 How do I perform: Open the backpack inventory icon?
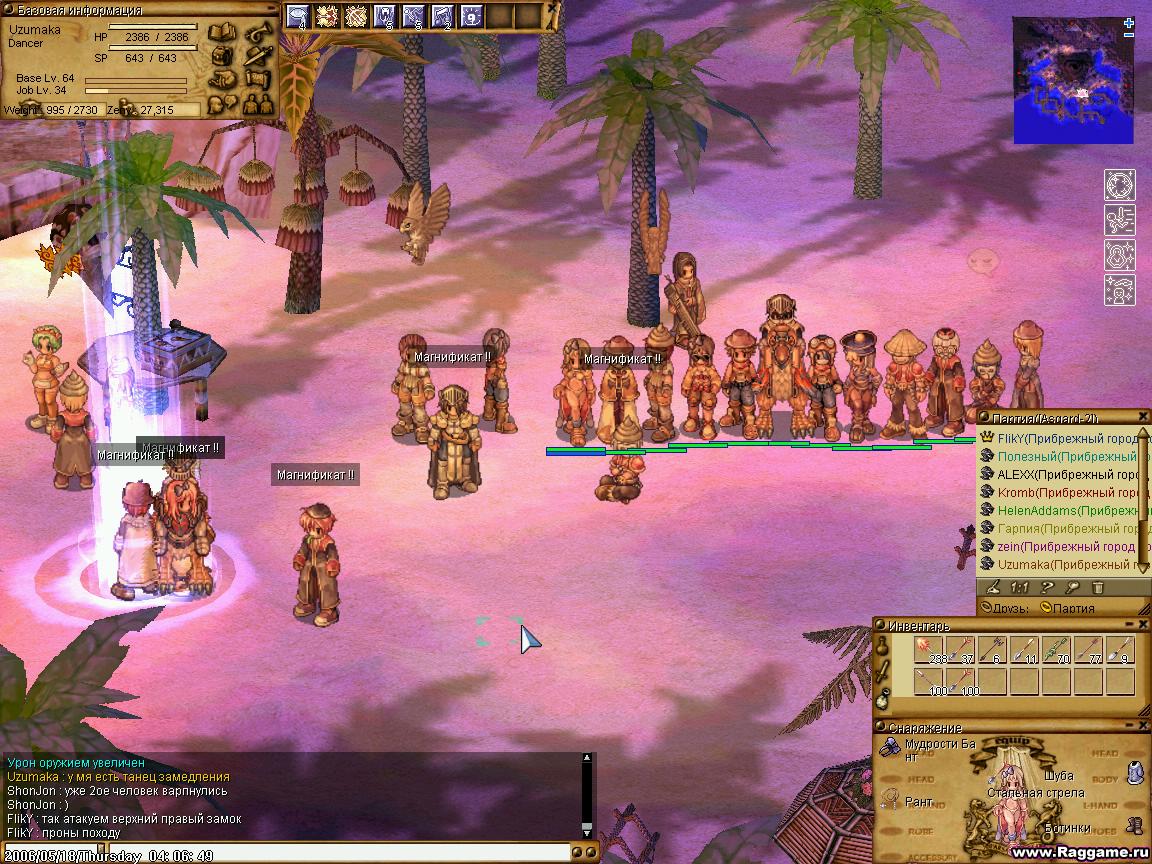(x=222, y=56)
